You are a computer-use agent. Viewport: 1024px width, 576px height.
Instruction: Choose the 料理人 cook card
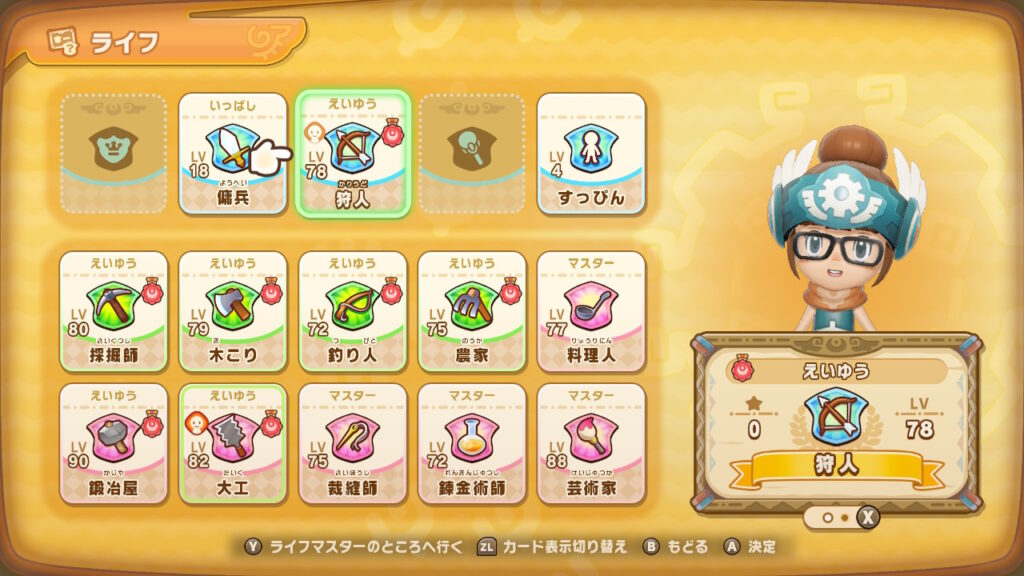click(x=591, y=311)
